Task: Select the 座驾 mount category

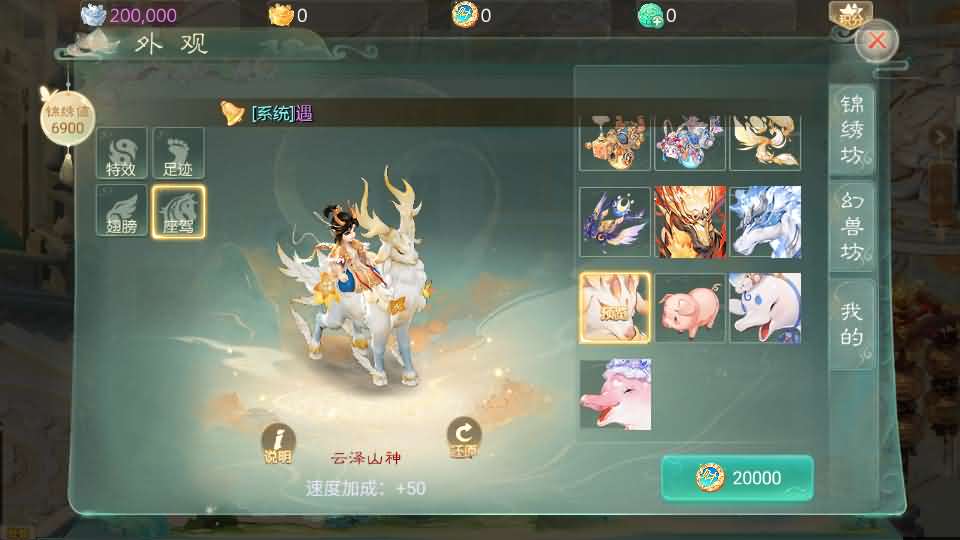Action: pos(178,211)
